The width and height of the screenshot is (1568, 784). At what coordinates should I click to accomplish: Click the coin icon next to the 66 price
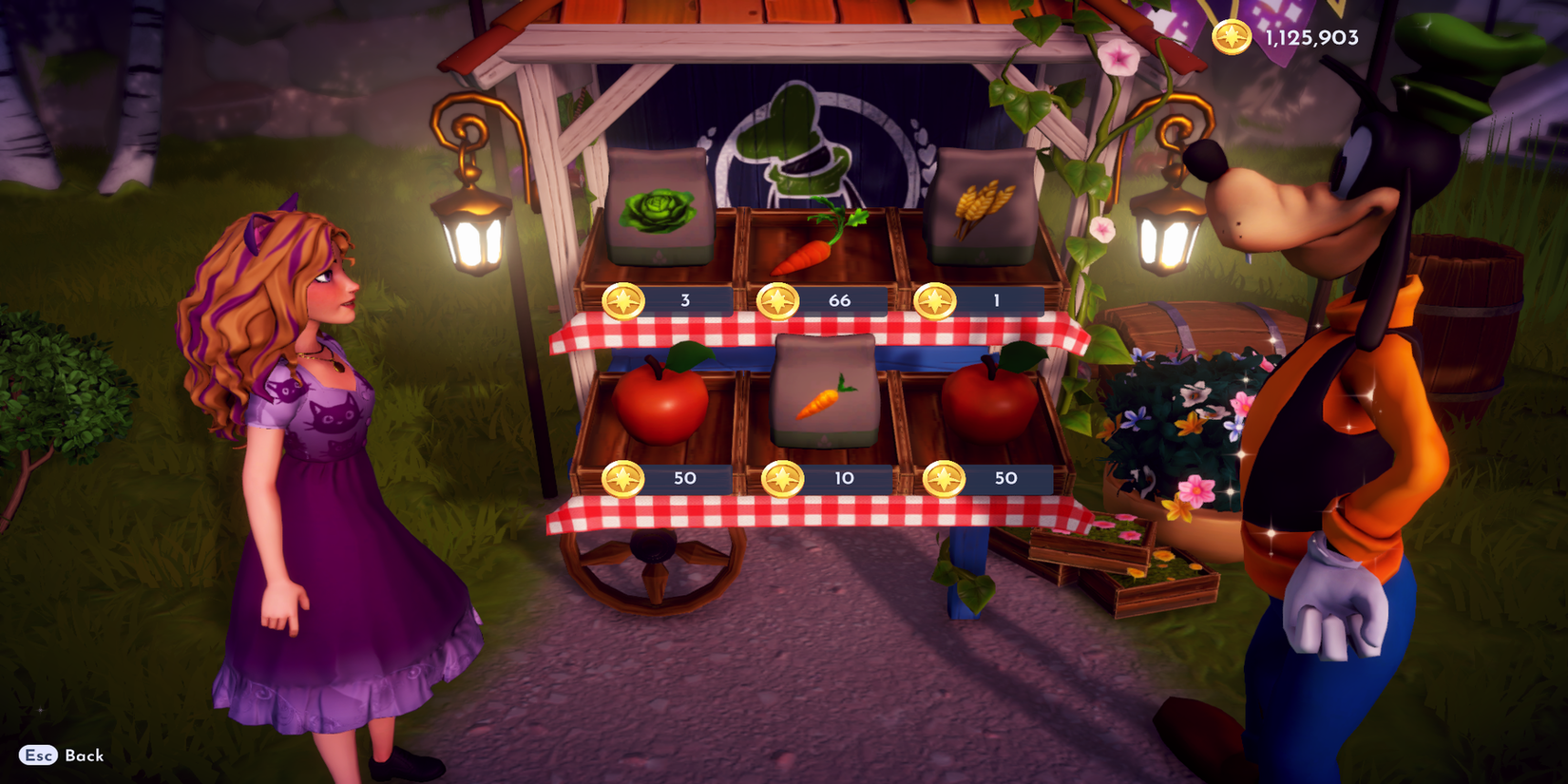coord(776,299)
